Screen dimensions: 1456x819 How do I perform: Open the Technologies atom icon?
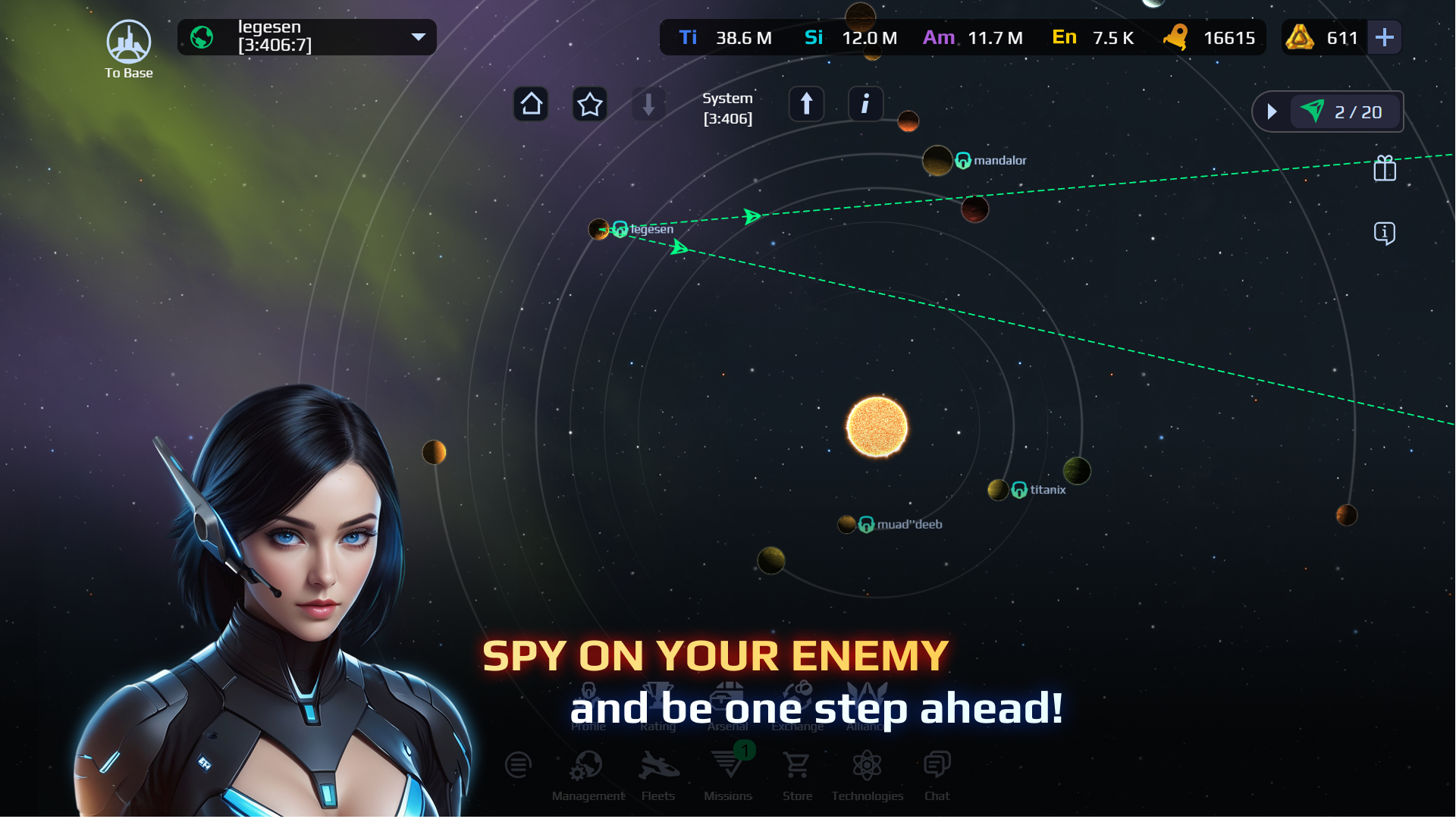867,766
